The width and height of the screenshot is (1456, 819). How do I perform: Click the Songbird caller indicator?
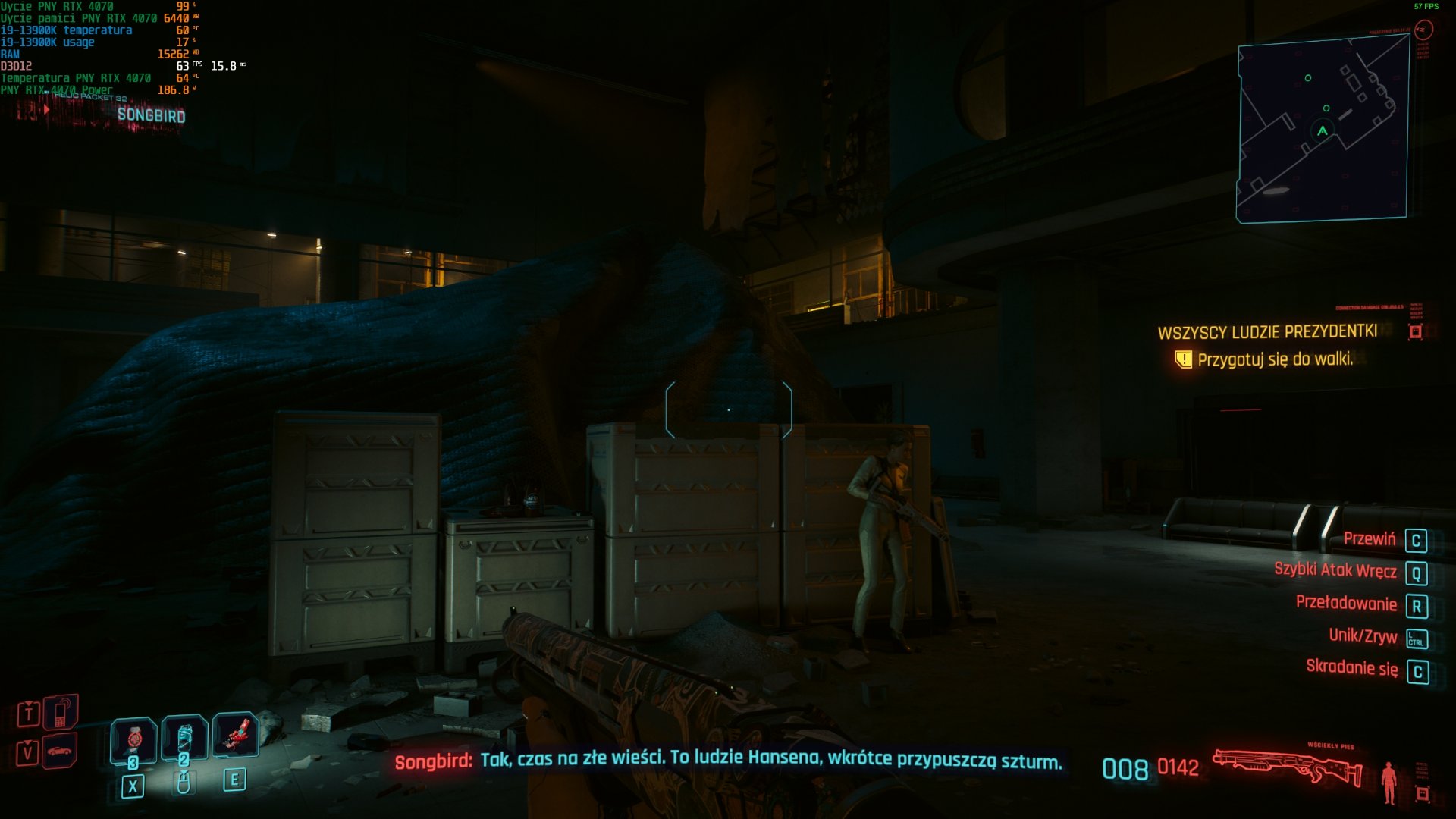[x=150, y=115]
